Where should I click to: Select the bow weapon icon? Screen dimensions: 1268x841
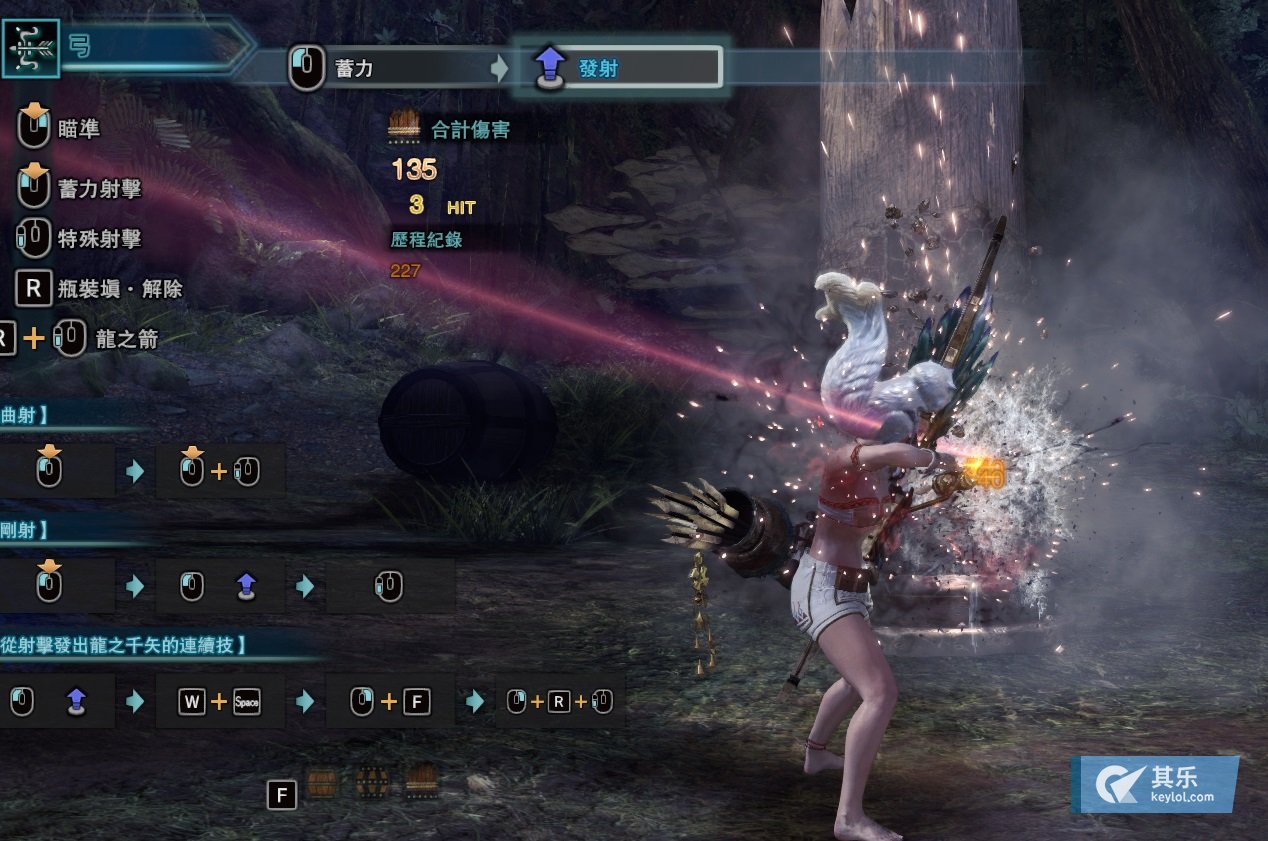30,48
